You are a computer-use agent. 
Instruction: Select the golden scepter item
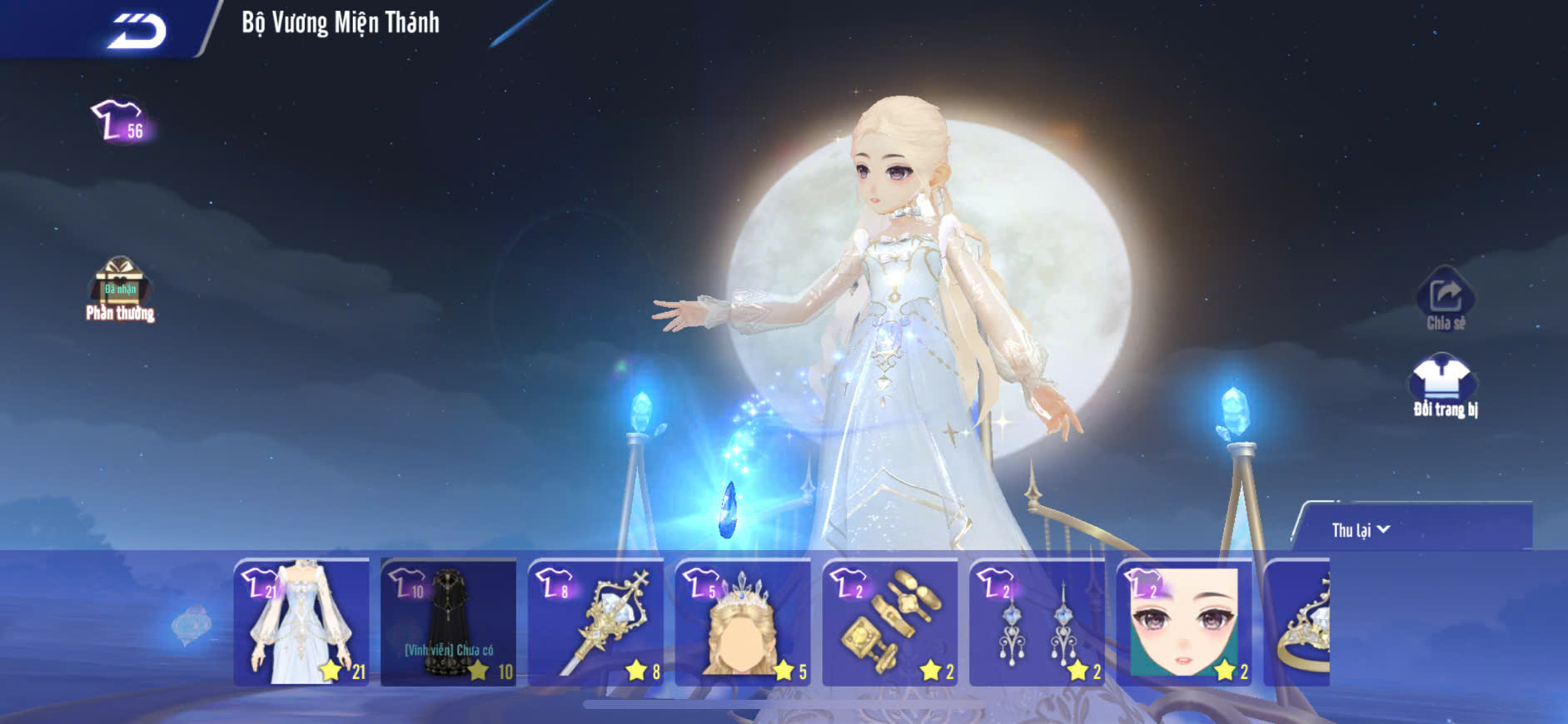point(595,622)
